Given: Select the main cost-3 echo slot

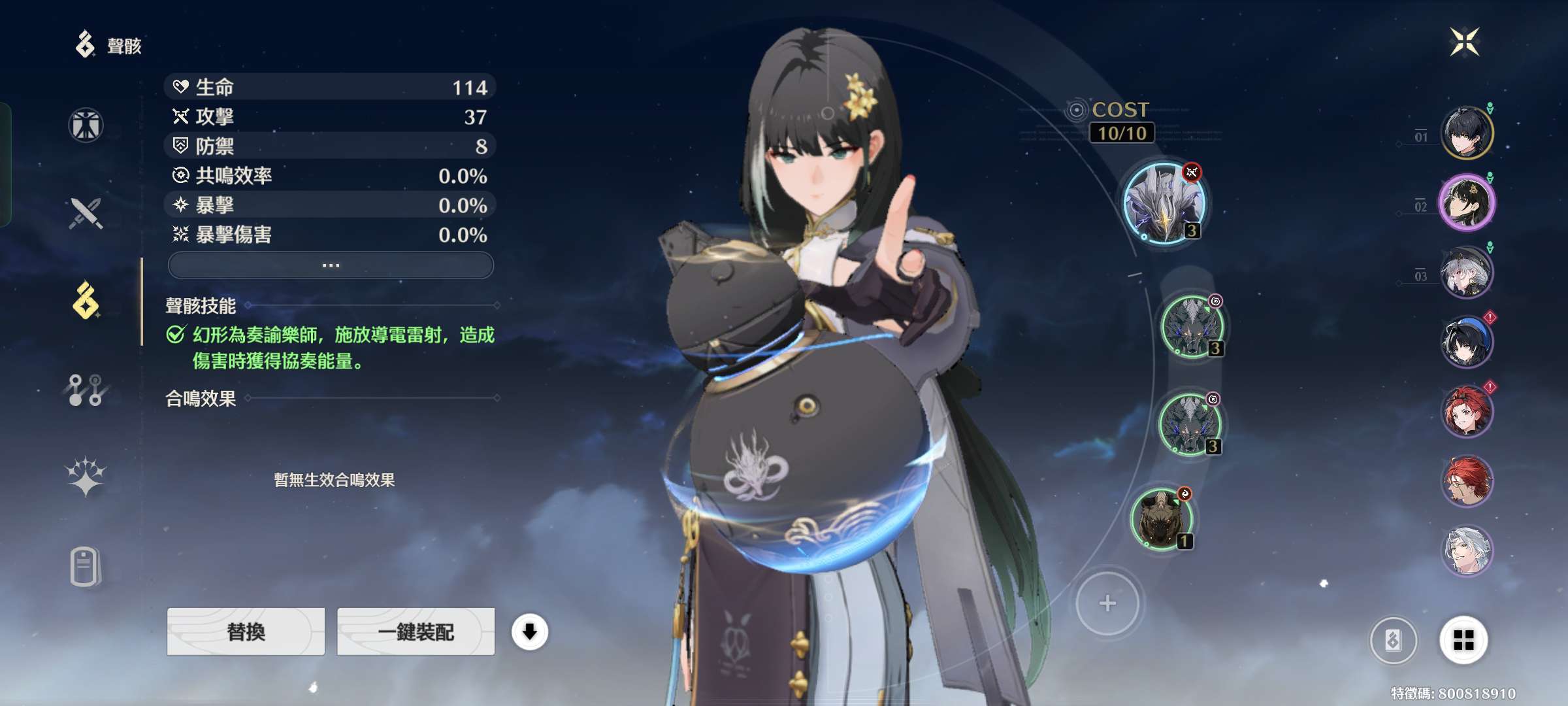Looking at the screenshot, I should pos(1164,203).
